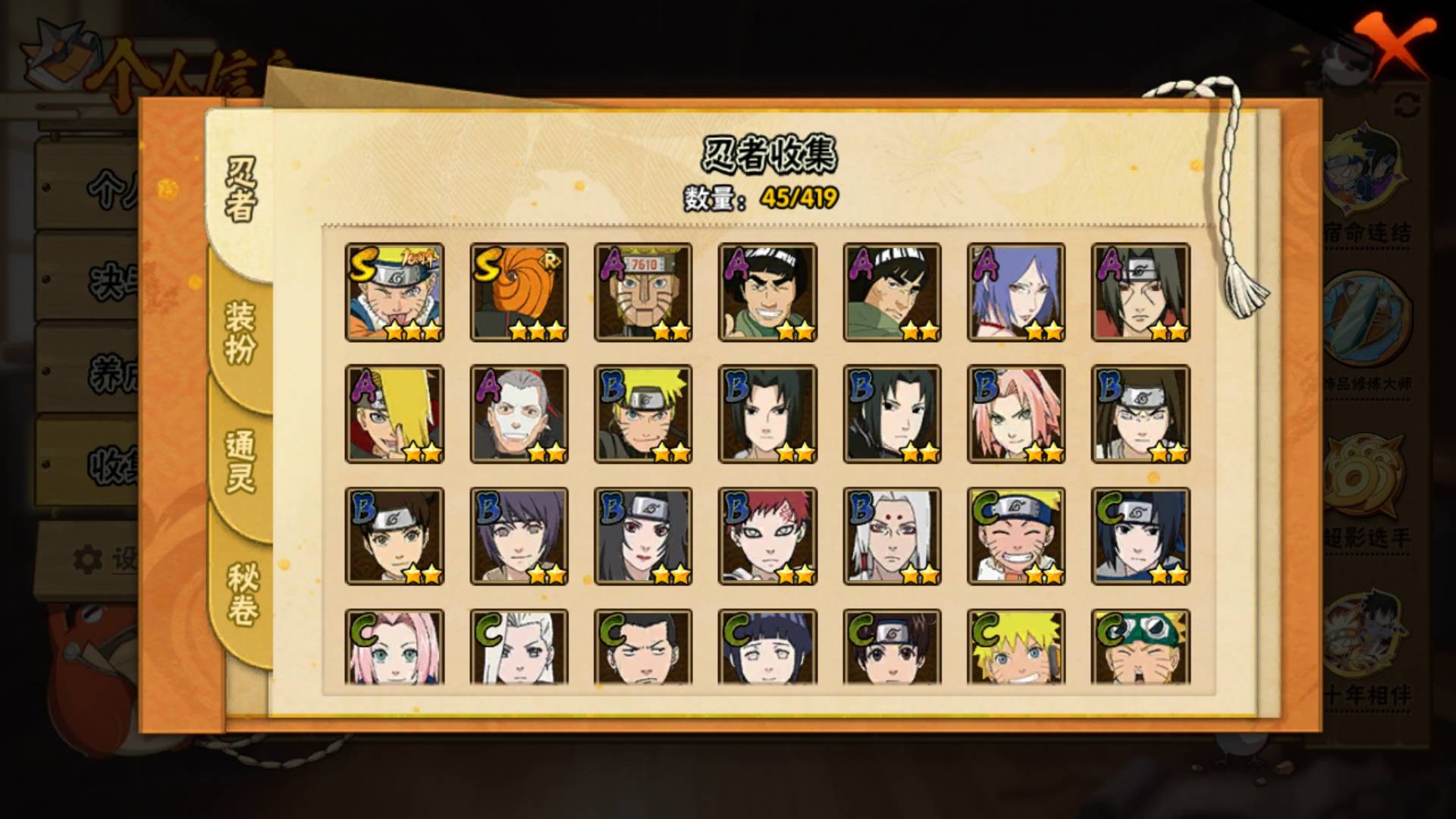Image resolution: width=1456 pixels, height=819 pixels.
Task: Select the S-rank orange-masked Tobi portrait
Action: [x=519, y=292]
